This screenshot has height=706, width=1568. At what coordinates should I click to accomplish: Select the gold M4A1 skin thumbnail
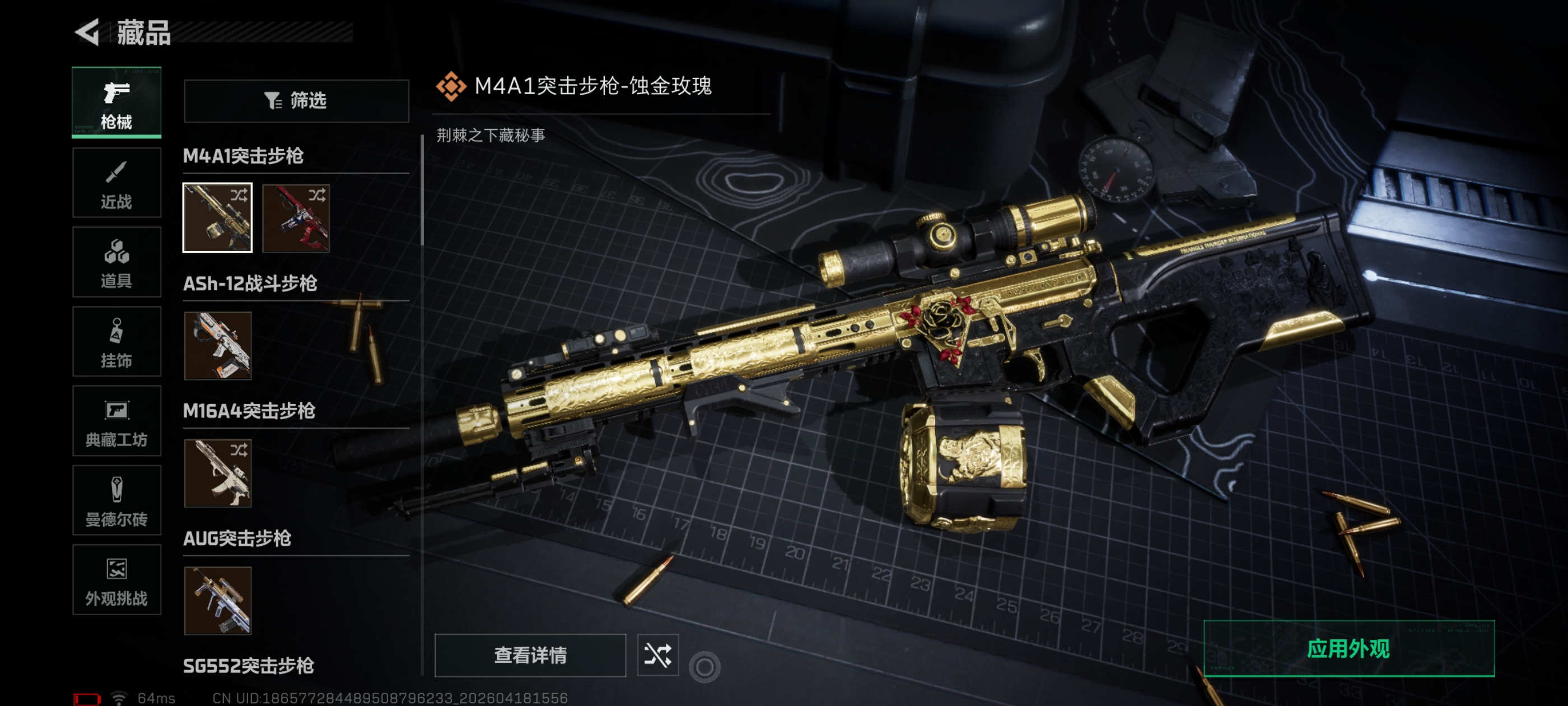[217, 217]
